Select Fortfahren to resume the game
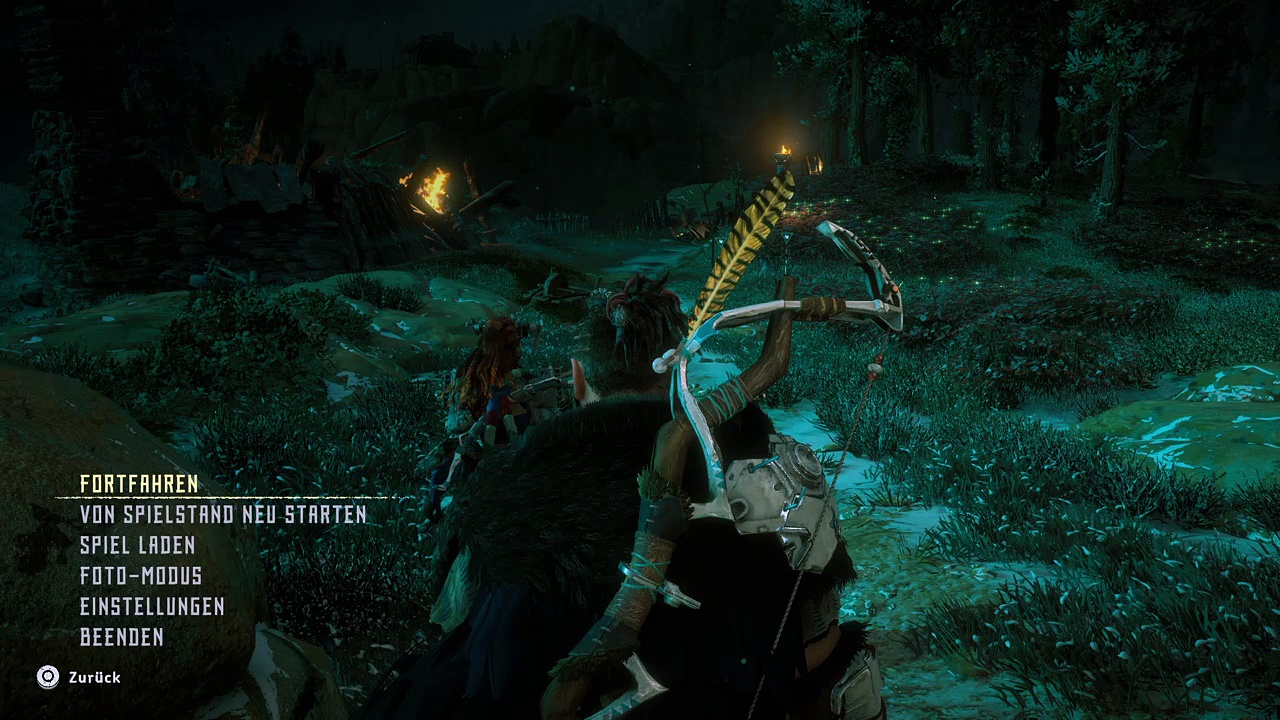 (x=139, y=484)
